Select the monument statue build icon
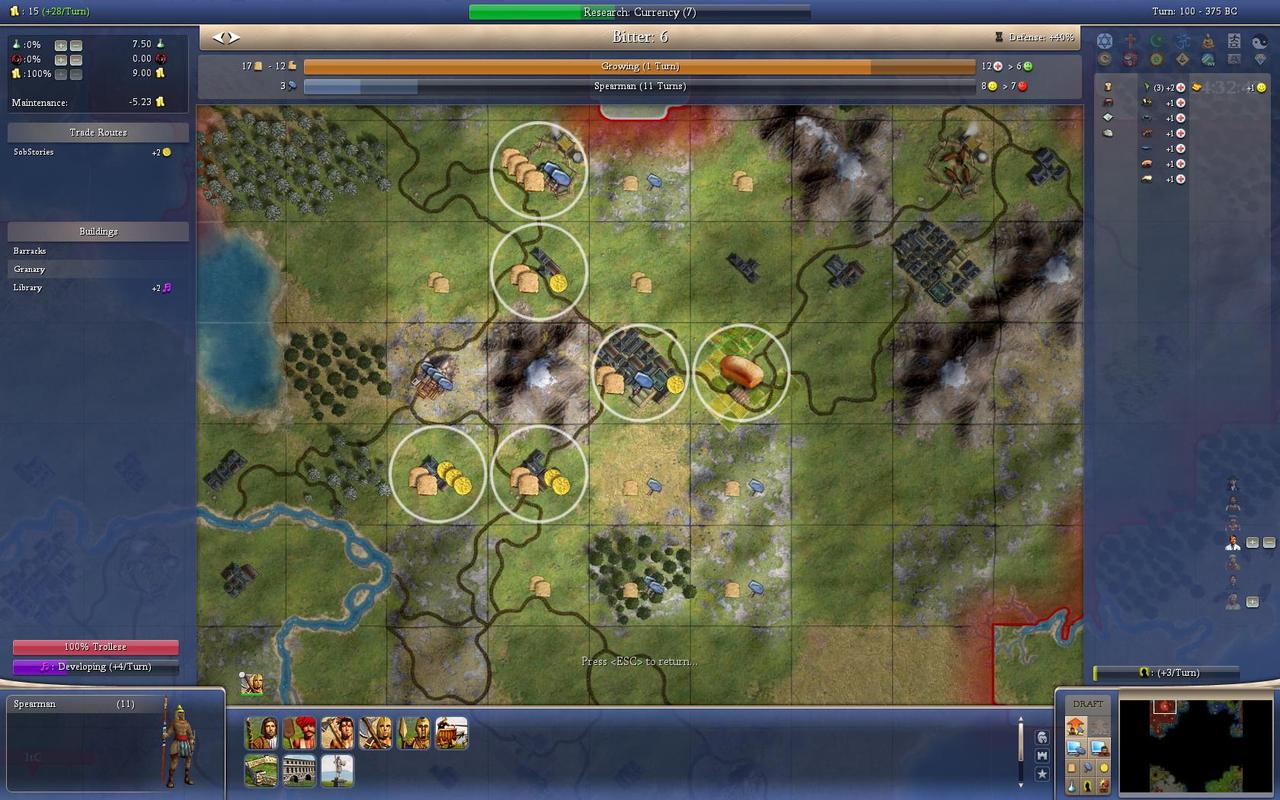This screenshot has height=800, width=1280. pos(337,770)
